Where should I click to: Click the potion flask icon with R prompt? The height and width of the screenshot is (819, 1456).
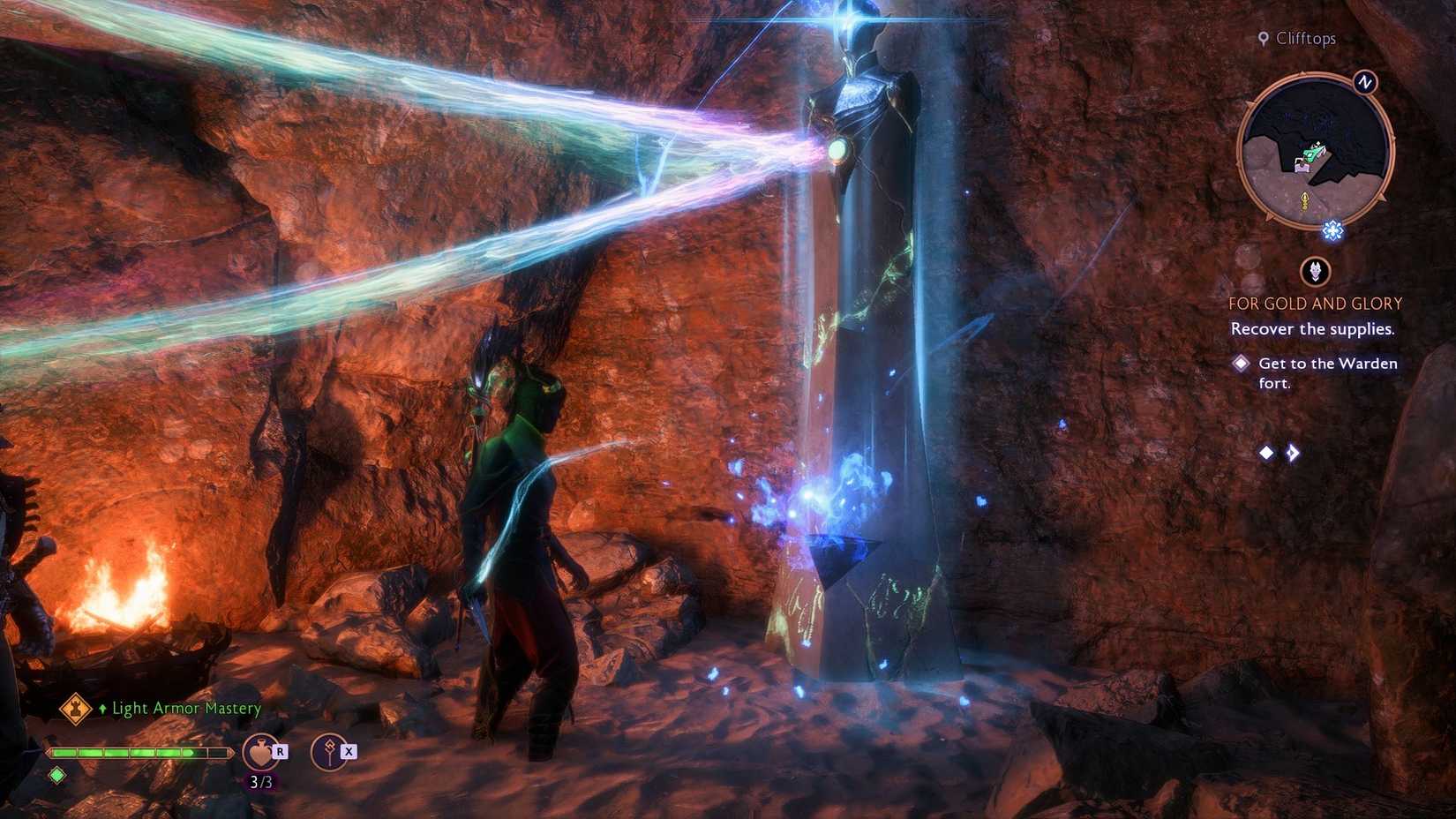pyautogui.click(x=262, y=752)
